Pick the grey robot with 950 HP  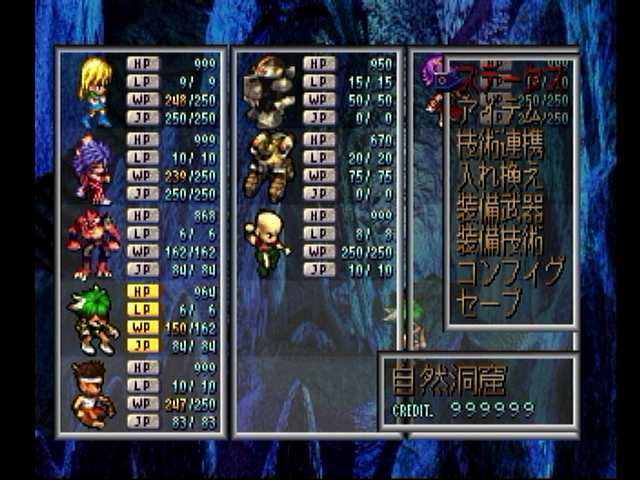270,91
